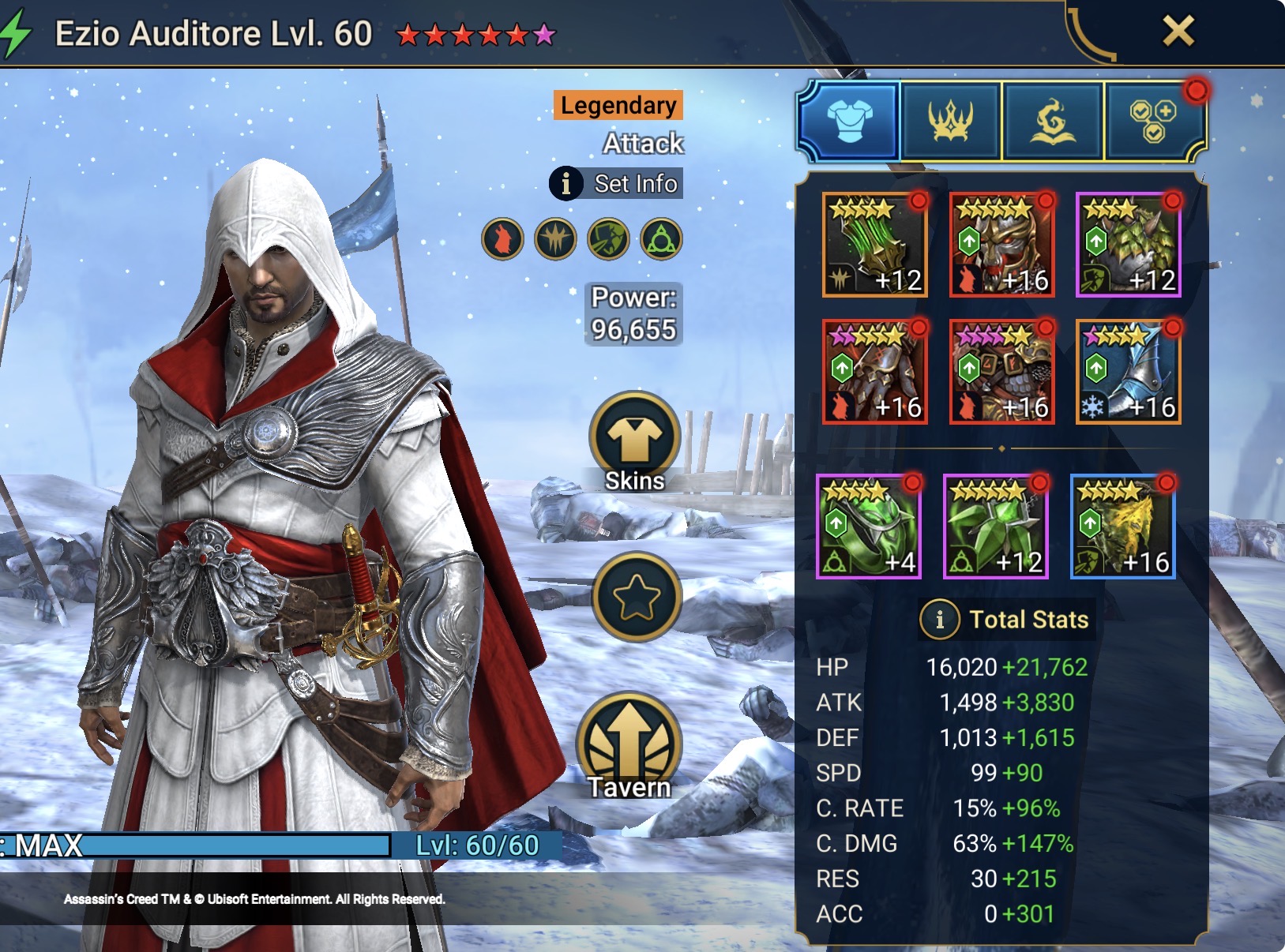Open the dragon-scroll tab
This screenshot has width=1285, height=952.
pos(1052,122)
